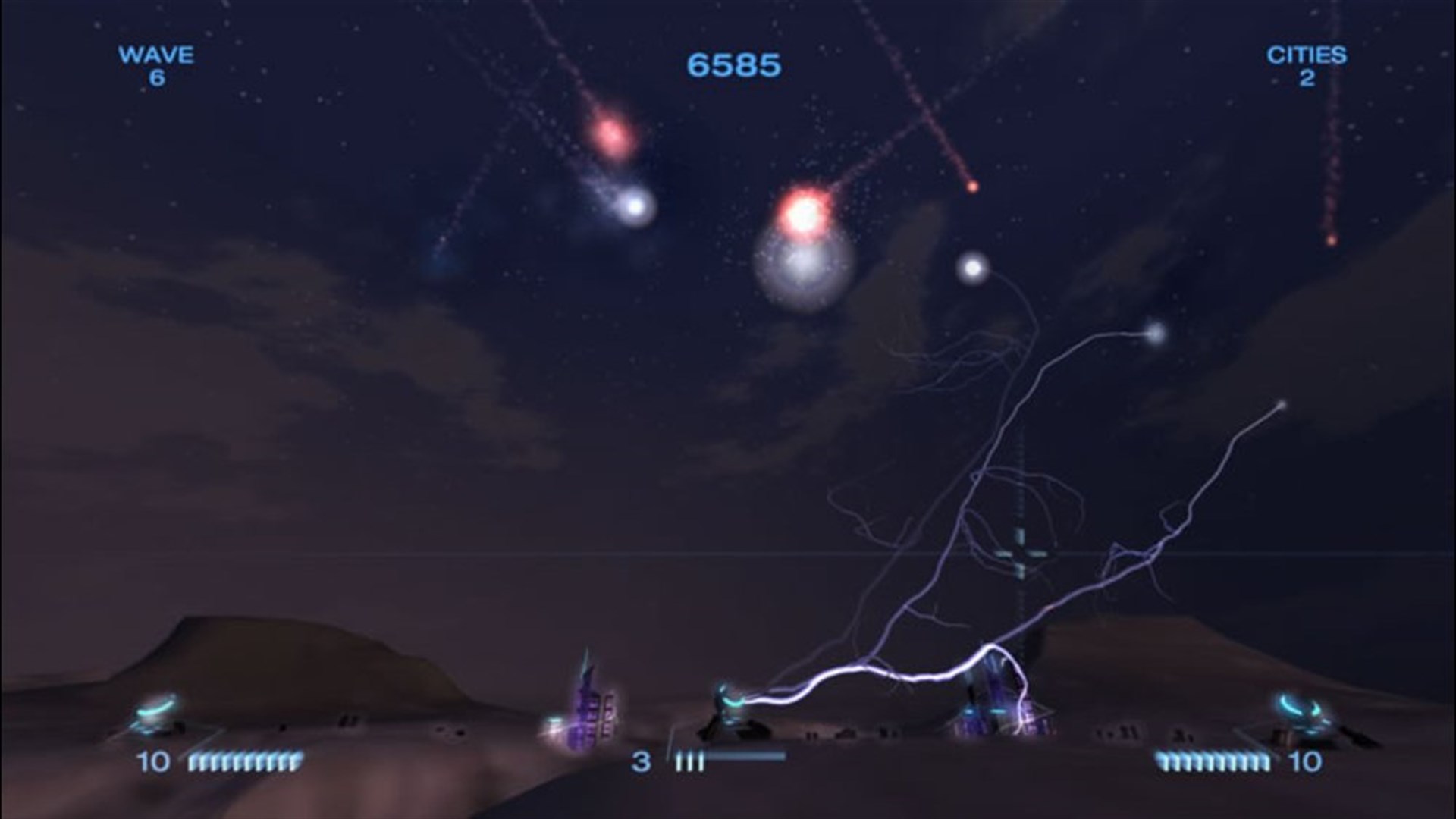Click the WAVE header text

(x=155, y=55)
